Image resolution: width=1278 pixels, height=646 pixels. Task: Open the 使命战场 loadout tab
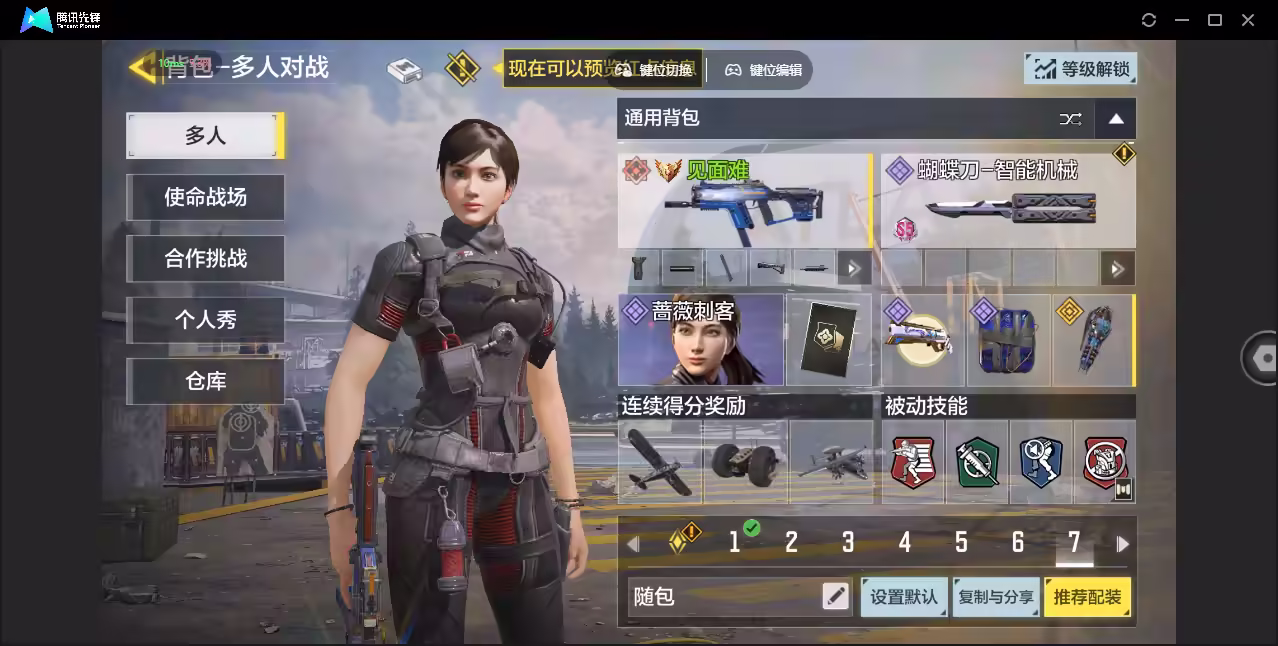point(205,197)
